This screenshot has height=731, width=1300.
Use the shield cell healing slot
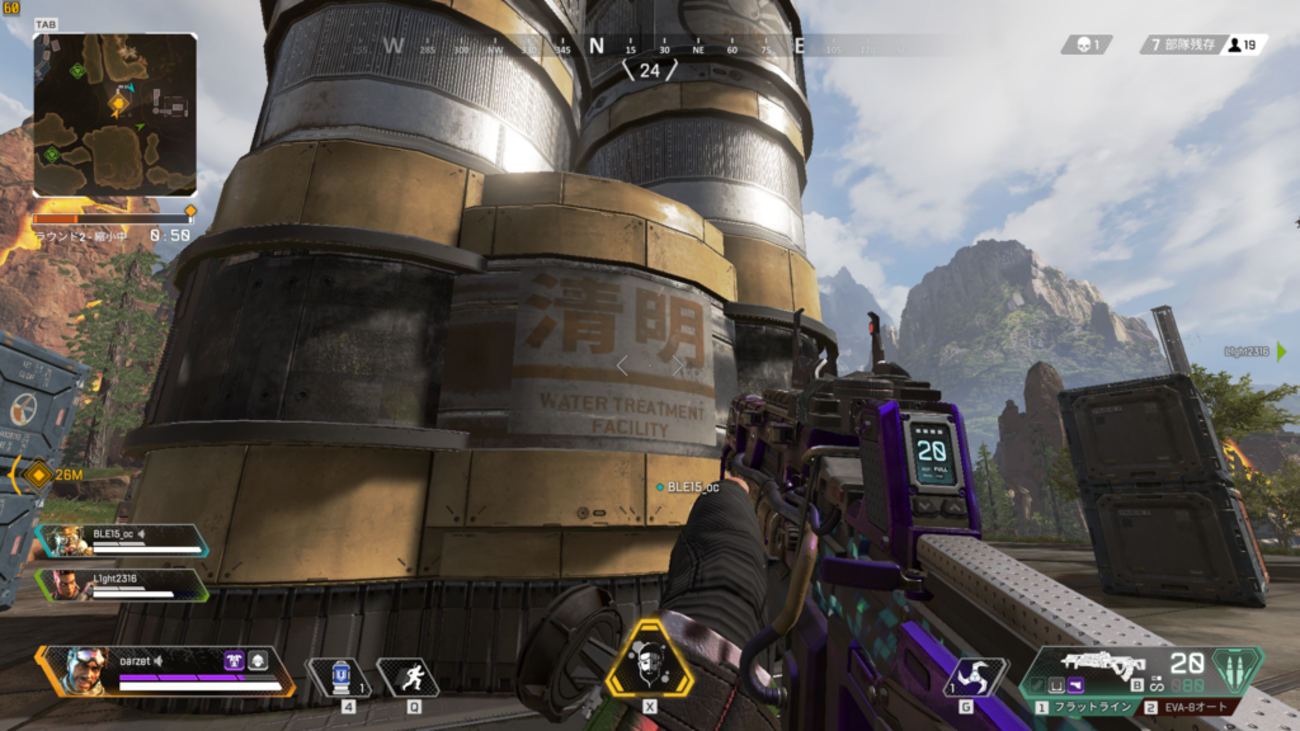pyautogui.click(x=341, y=677)
